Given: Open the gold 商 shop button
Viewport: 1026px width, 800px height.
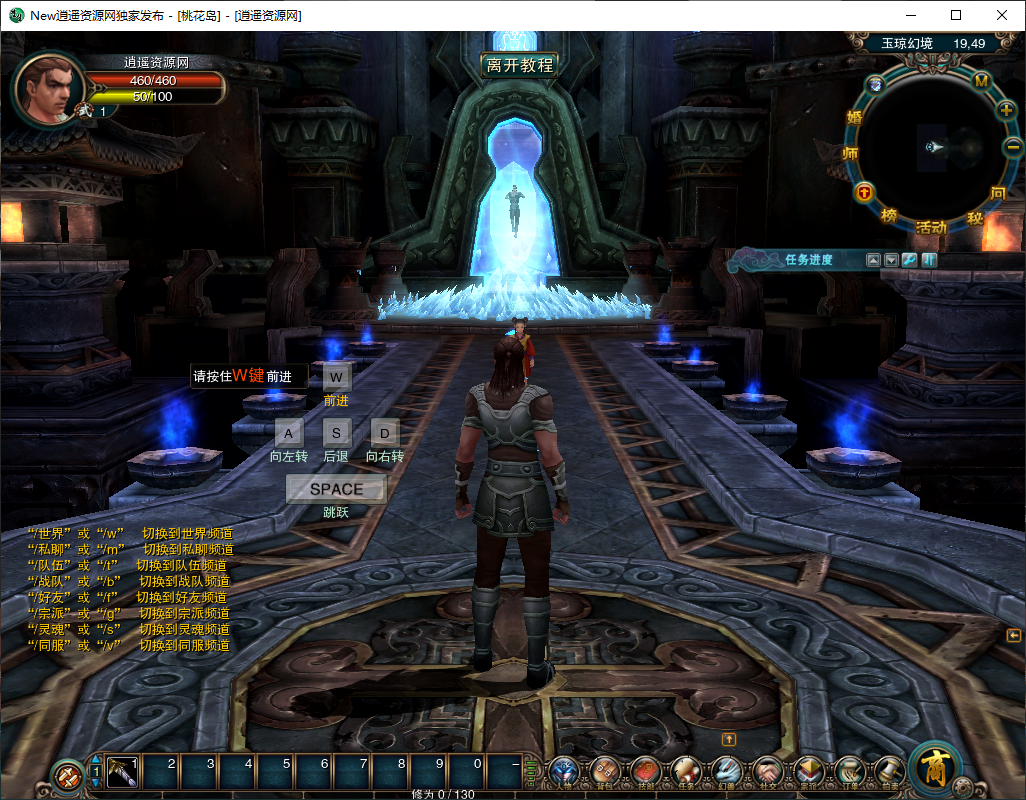Looking at the screenshot, I should [936, 768].
